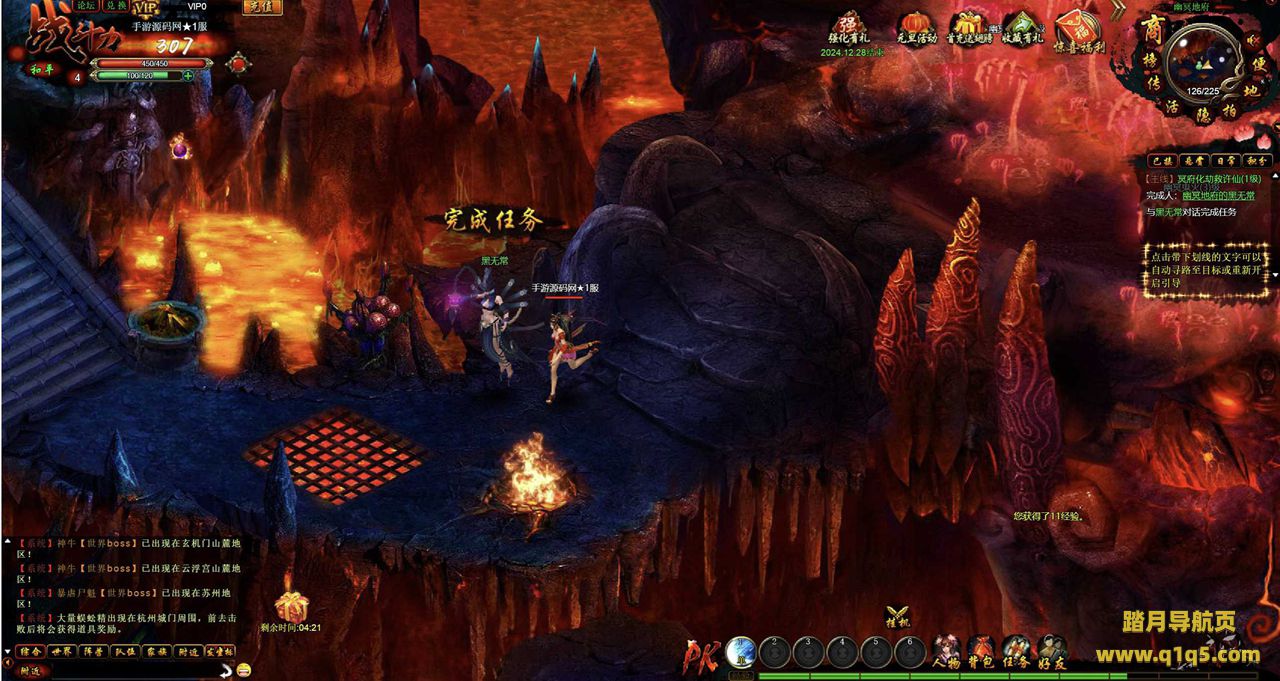
Task: Switch to the 世界 chat channel tab
Action: (x=63, y=651)
